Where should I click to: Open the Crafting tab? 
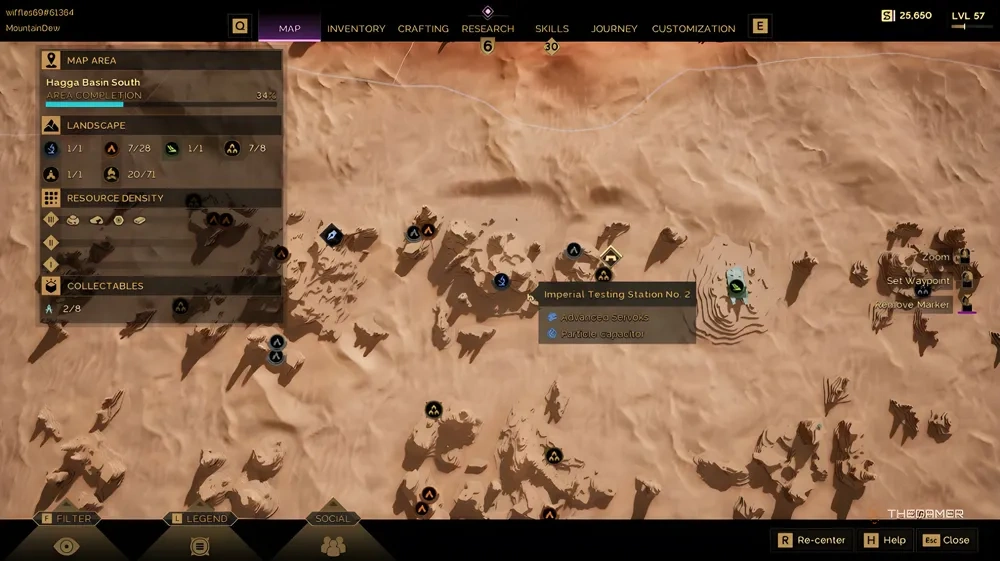point(423,29)
